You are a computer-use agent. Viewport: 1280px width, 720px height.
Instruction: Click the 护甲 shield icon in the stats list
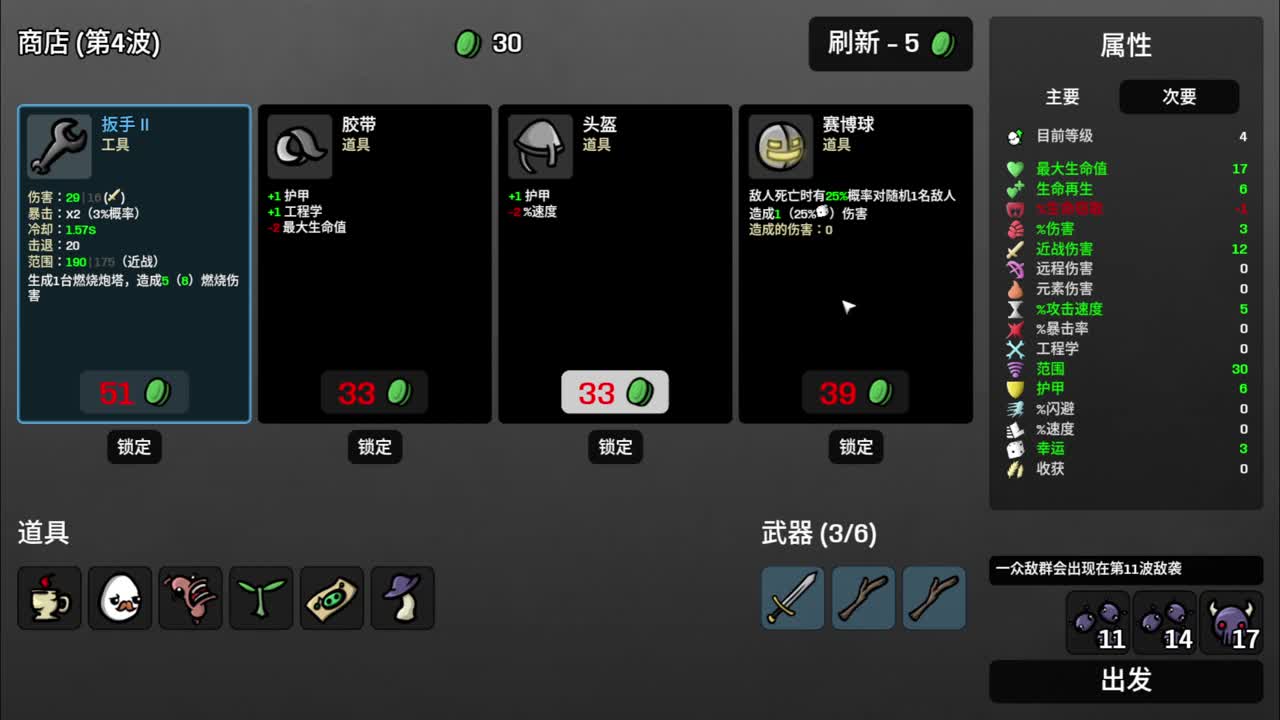tap(1015, 389)
